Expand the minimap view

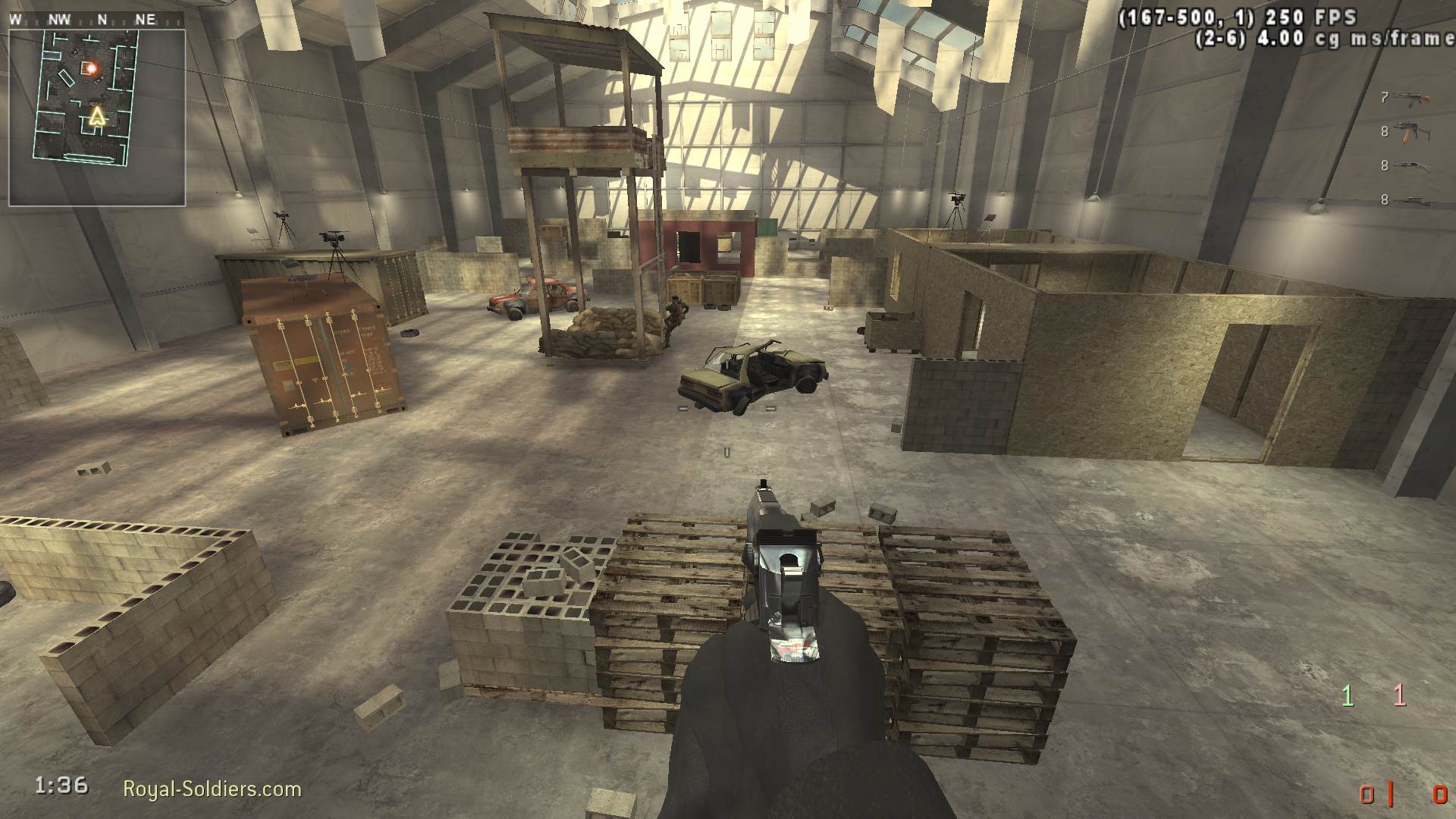[99, 115]
